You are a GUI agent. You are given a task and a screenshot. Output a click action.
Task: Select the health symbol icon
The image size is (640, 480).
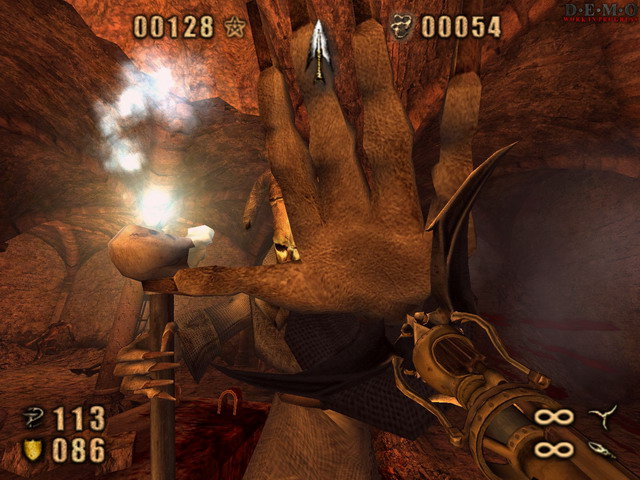tap(34, 417)
